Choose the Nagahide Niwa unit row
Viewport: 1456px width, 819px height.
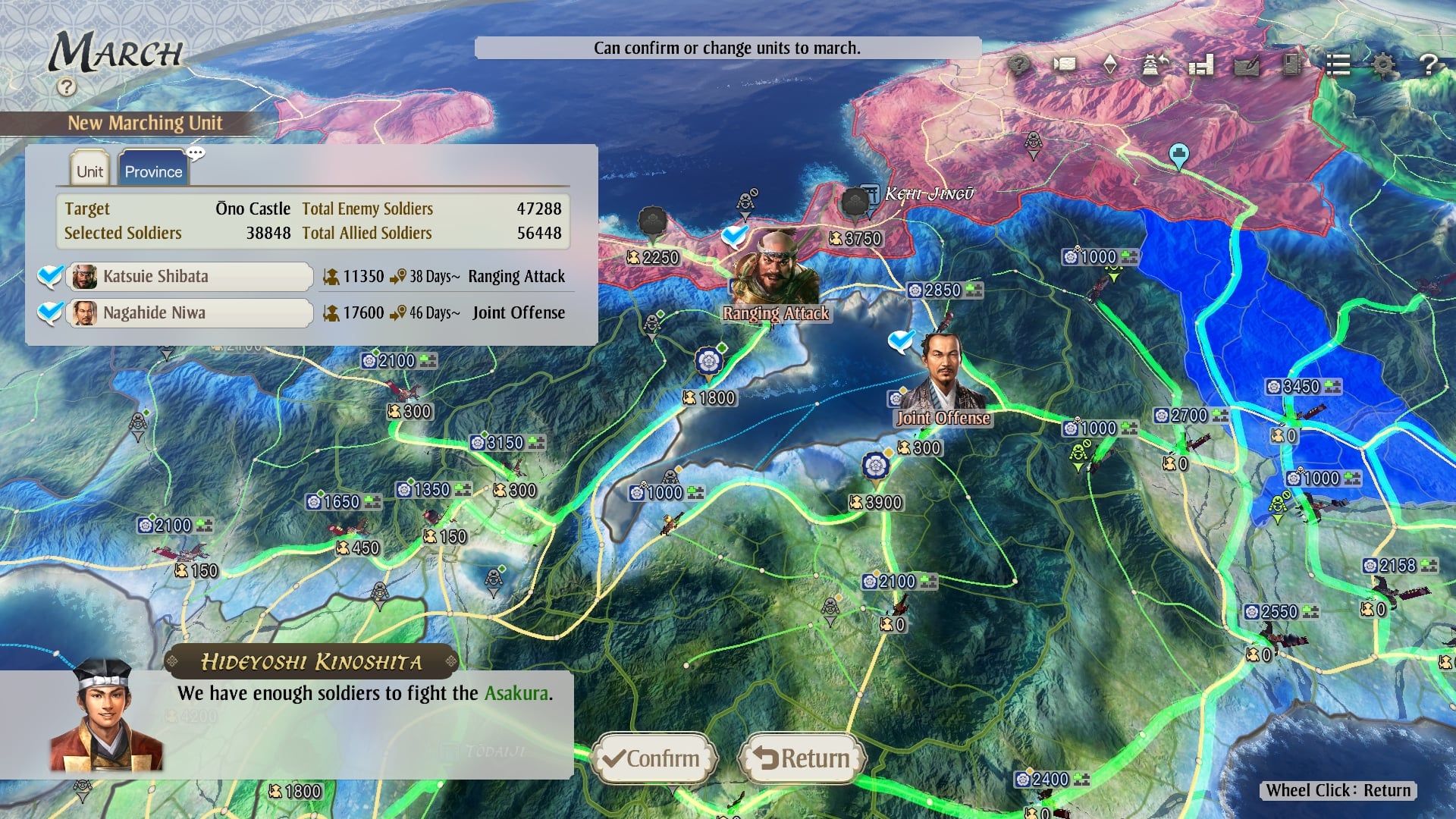pos(190,312)
